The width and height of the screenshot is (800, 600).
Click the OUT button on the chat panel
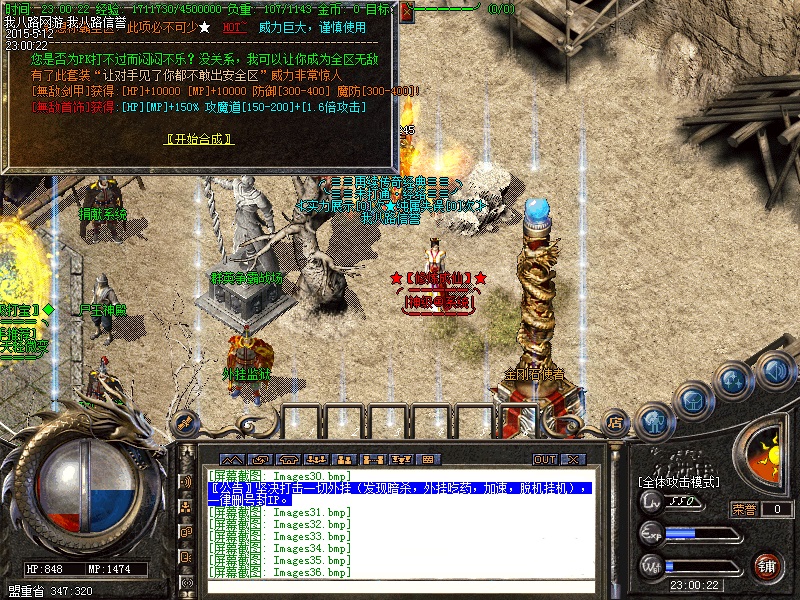pos(544,459)
